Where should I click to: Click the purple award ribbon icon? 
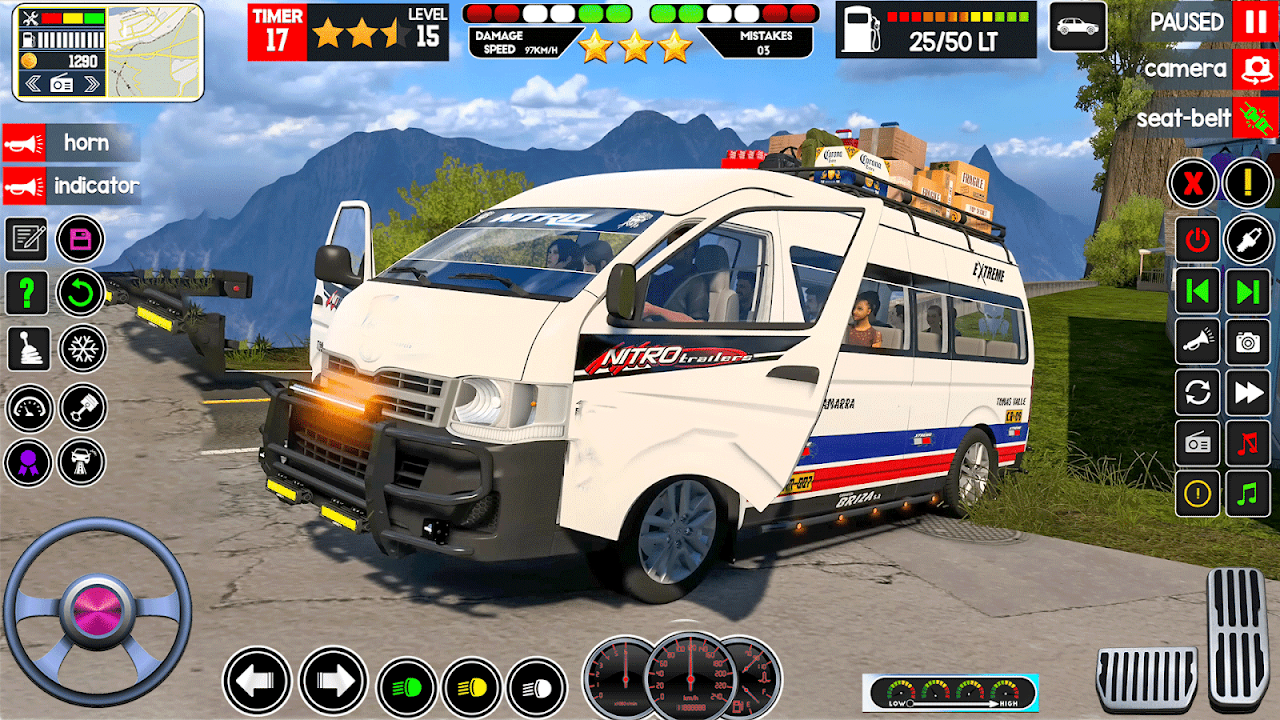pos(28,462)
